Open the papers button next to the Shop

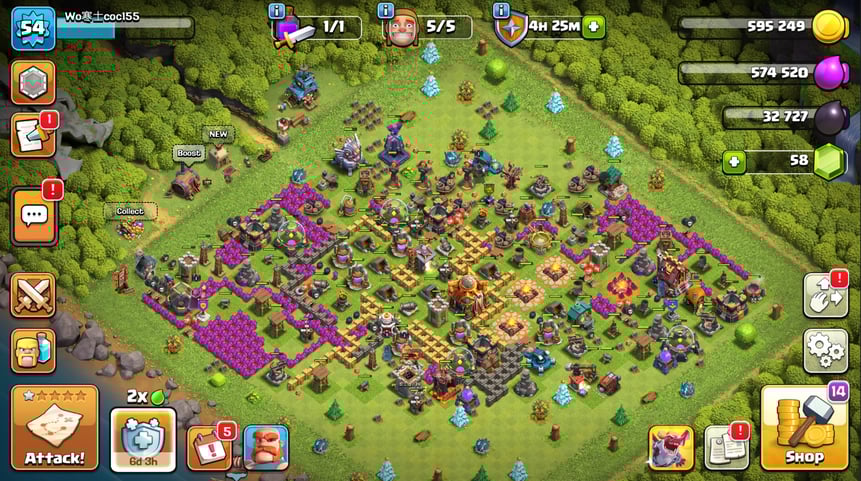pyautogui.click(x=725, y=447)
